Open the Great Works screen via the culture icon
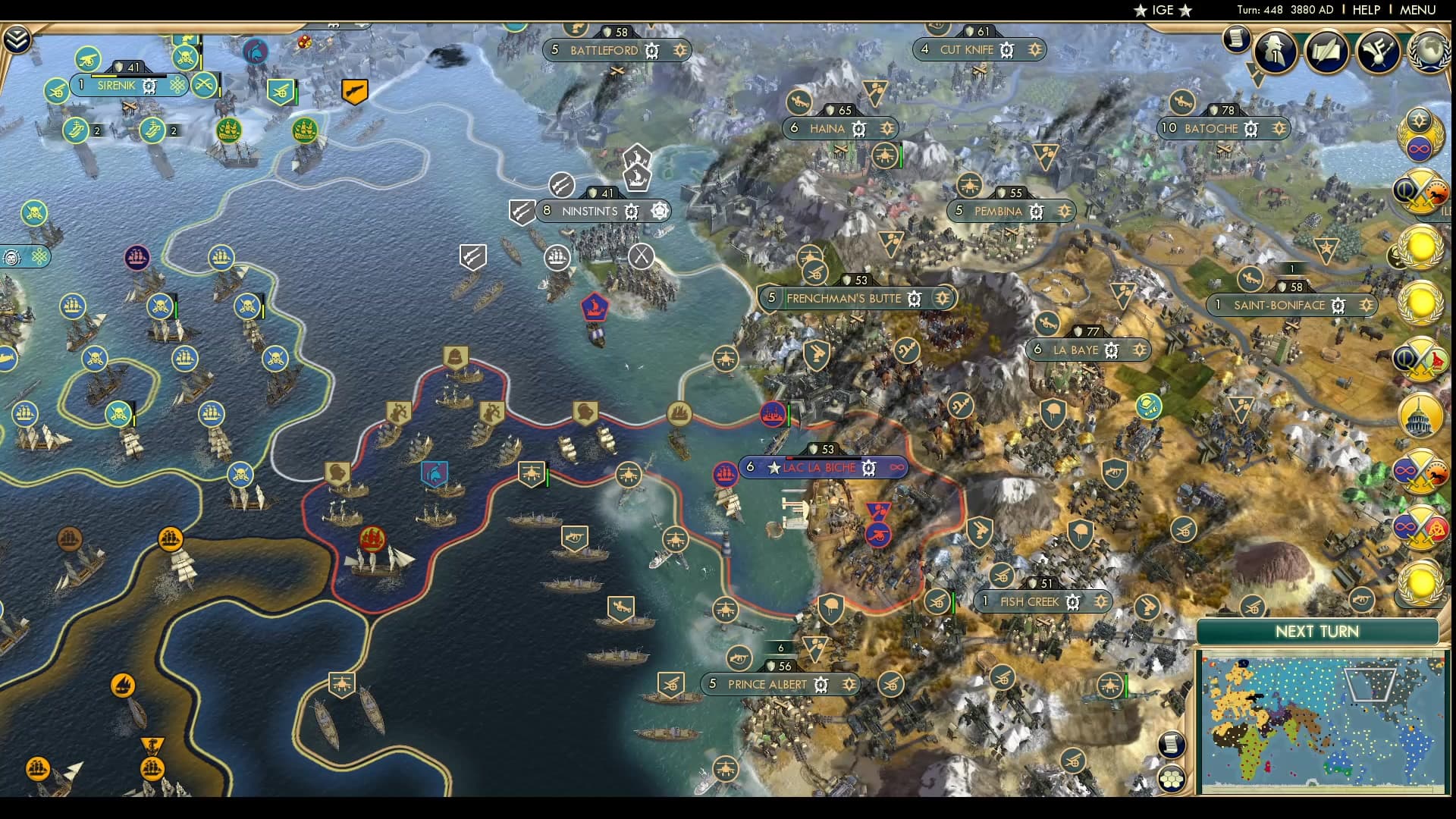The width and height of the screenshot is (1456, 819). [1379, 52]
